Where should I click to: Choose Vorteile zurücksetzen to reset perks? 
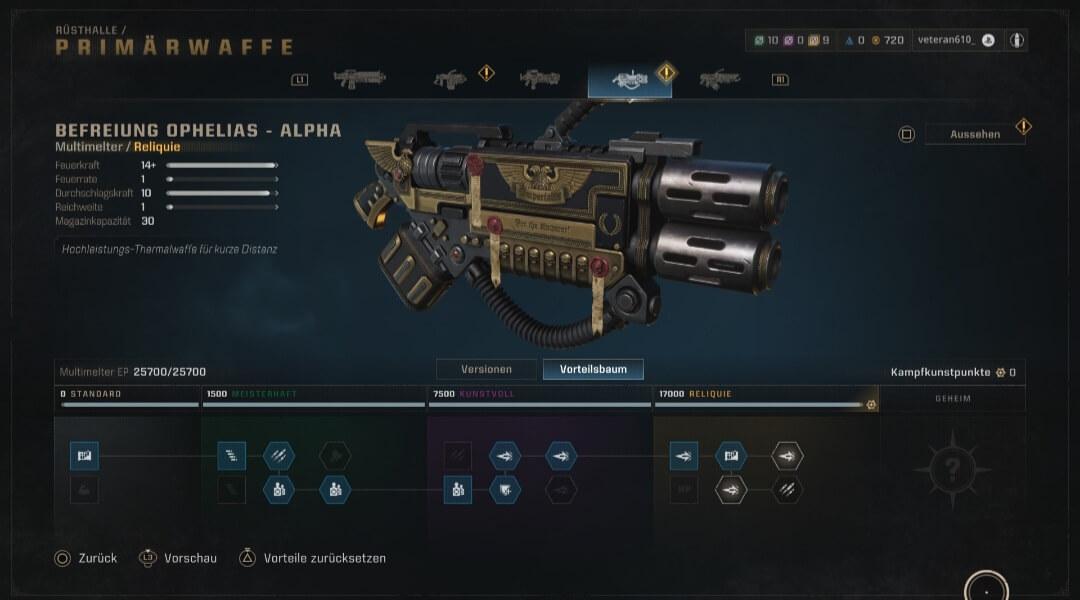click(312, 558)
